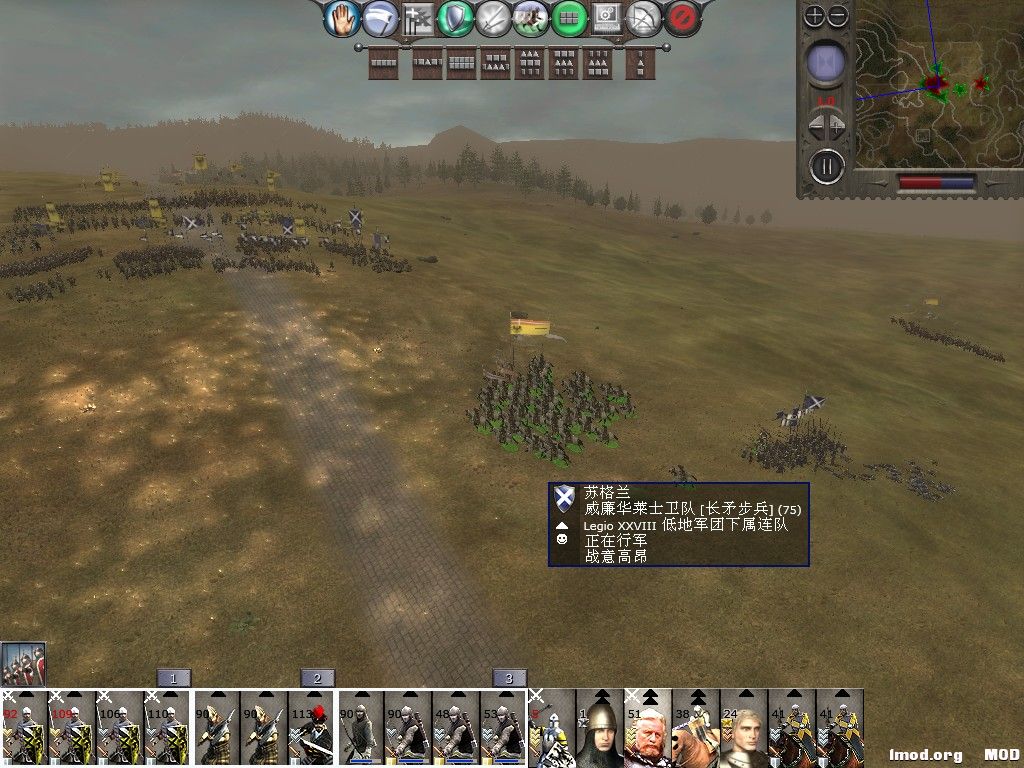Click the halt order hand icon
The height and width of the screenshot is (768, 1024).
(343, 17)
